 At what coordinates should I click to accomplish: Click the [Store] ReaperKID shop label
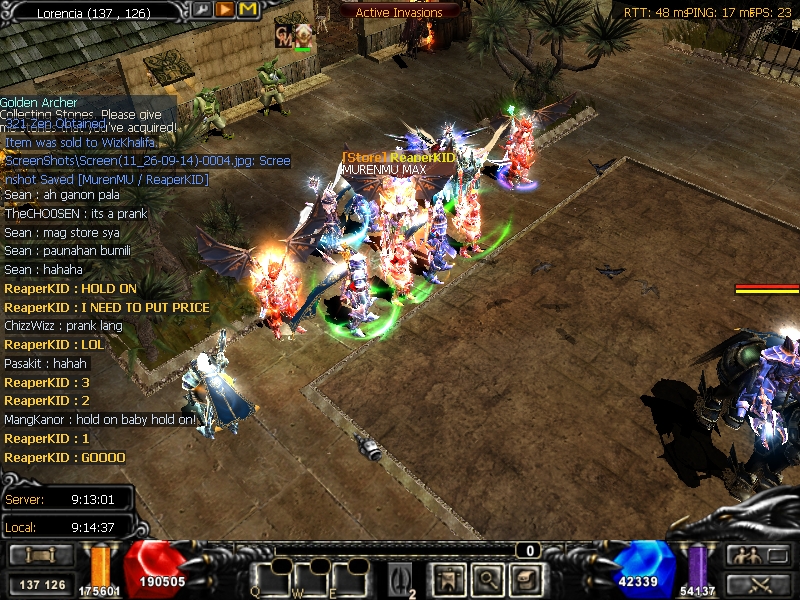pyautogui.click(x=398, y=157)
